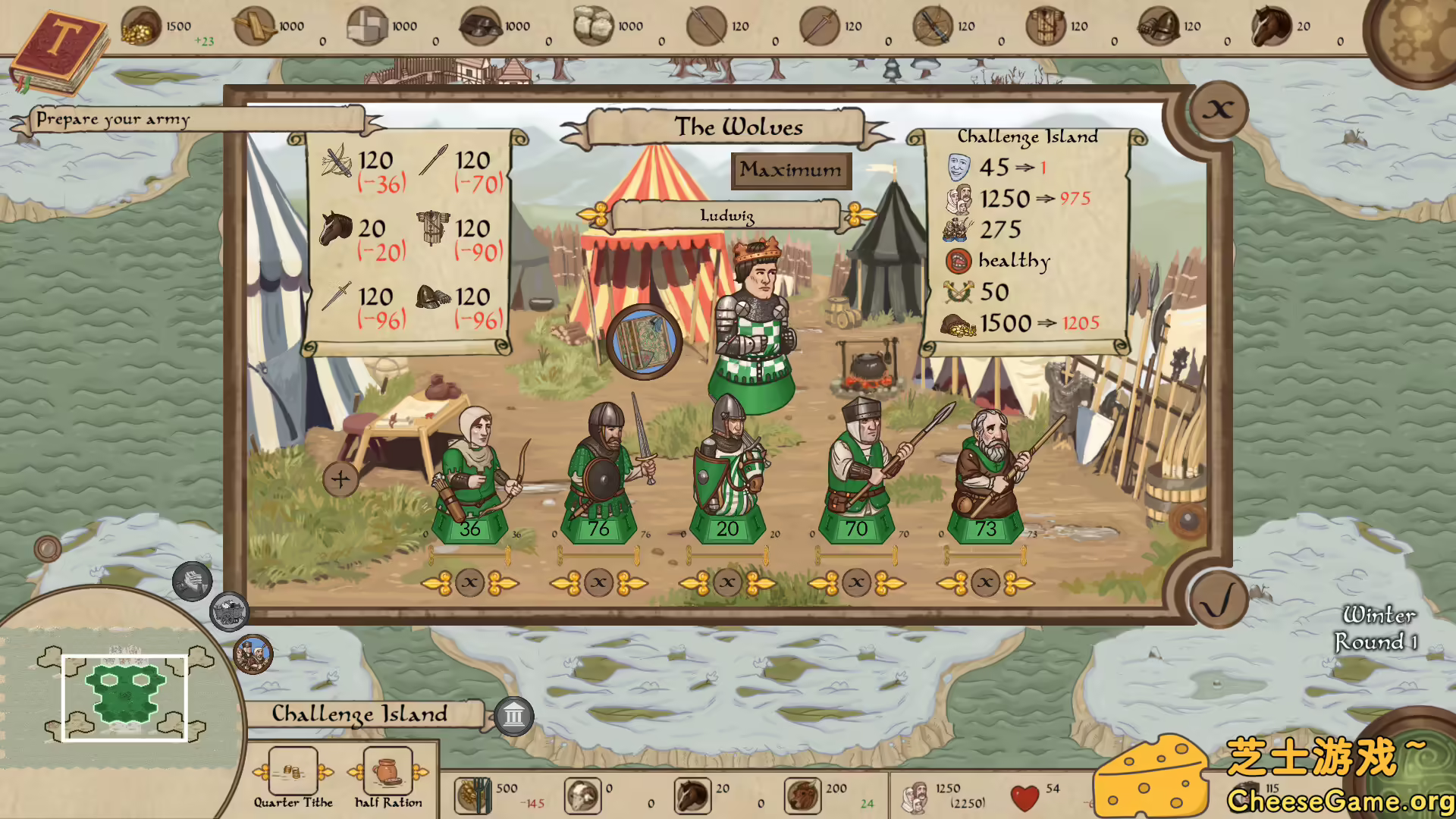The image size is (1456, 819).
Task: Open the Ludwig commander name banner
Action: [726, 215]
